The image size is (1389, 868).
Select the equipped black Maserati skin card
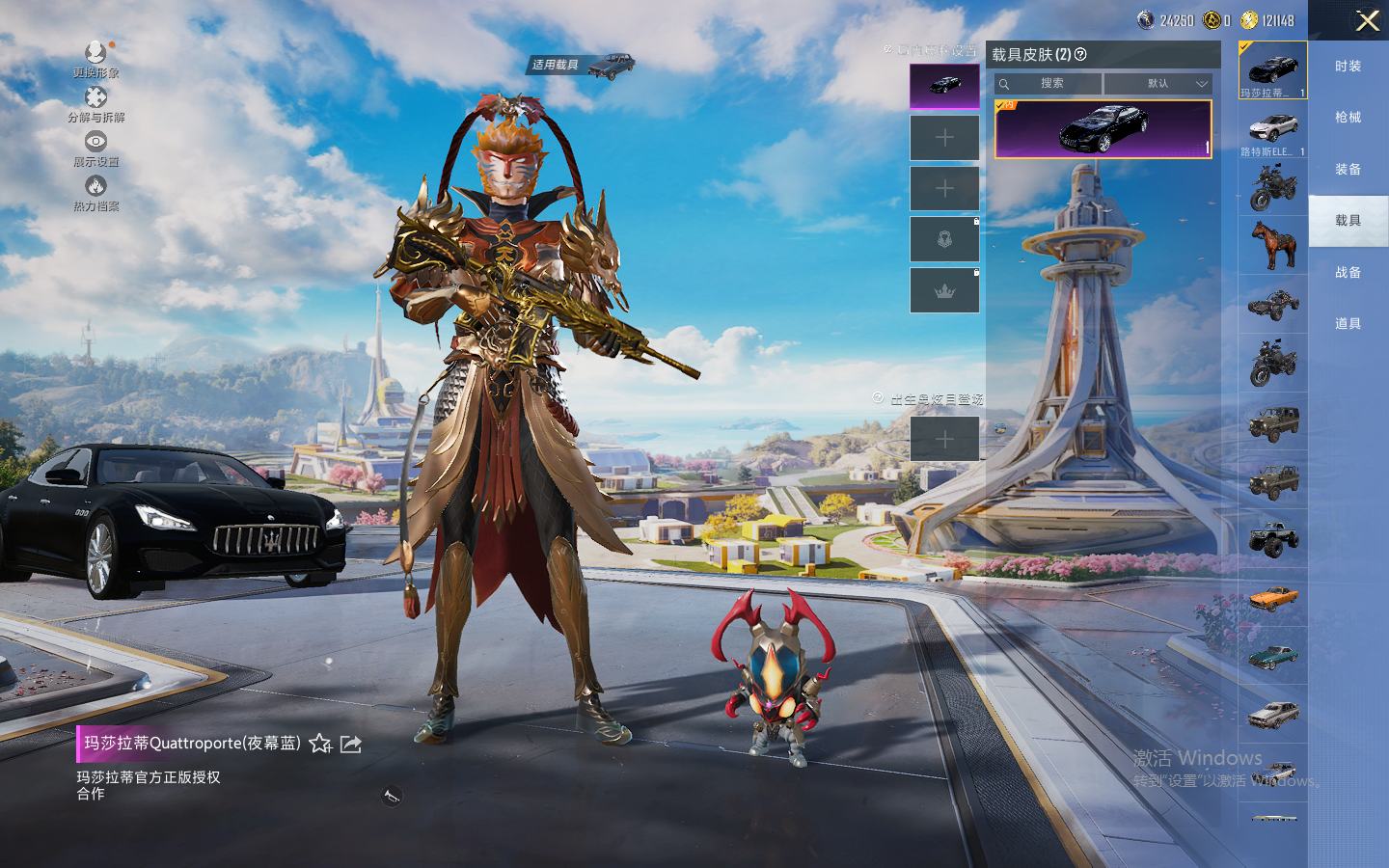[1103, 129]
